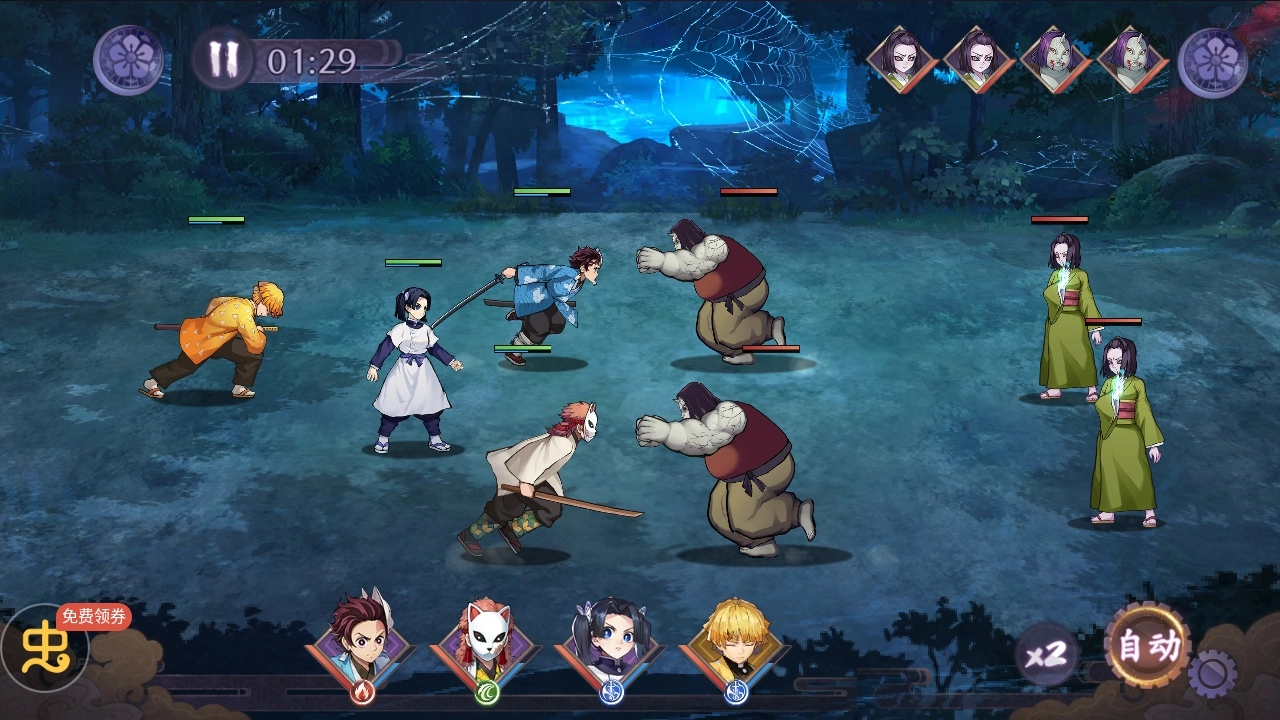This screenshot has height=720, width=1280.
Task: Use the fox-masked swordsman's skill
Action: click(x=487, y=639)
